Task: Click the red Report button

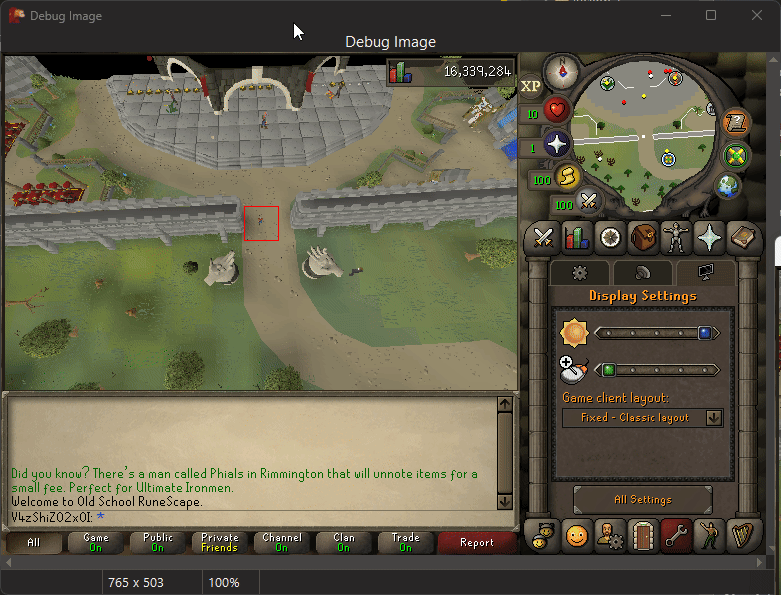Action: pos(476,542)
